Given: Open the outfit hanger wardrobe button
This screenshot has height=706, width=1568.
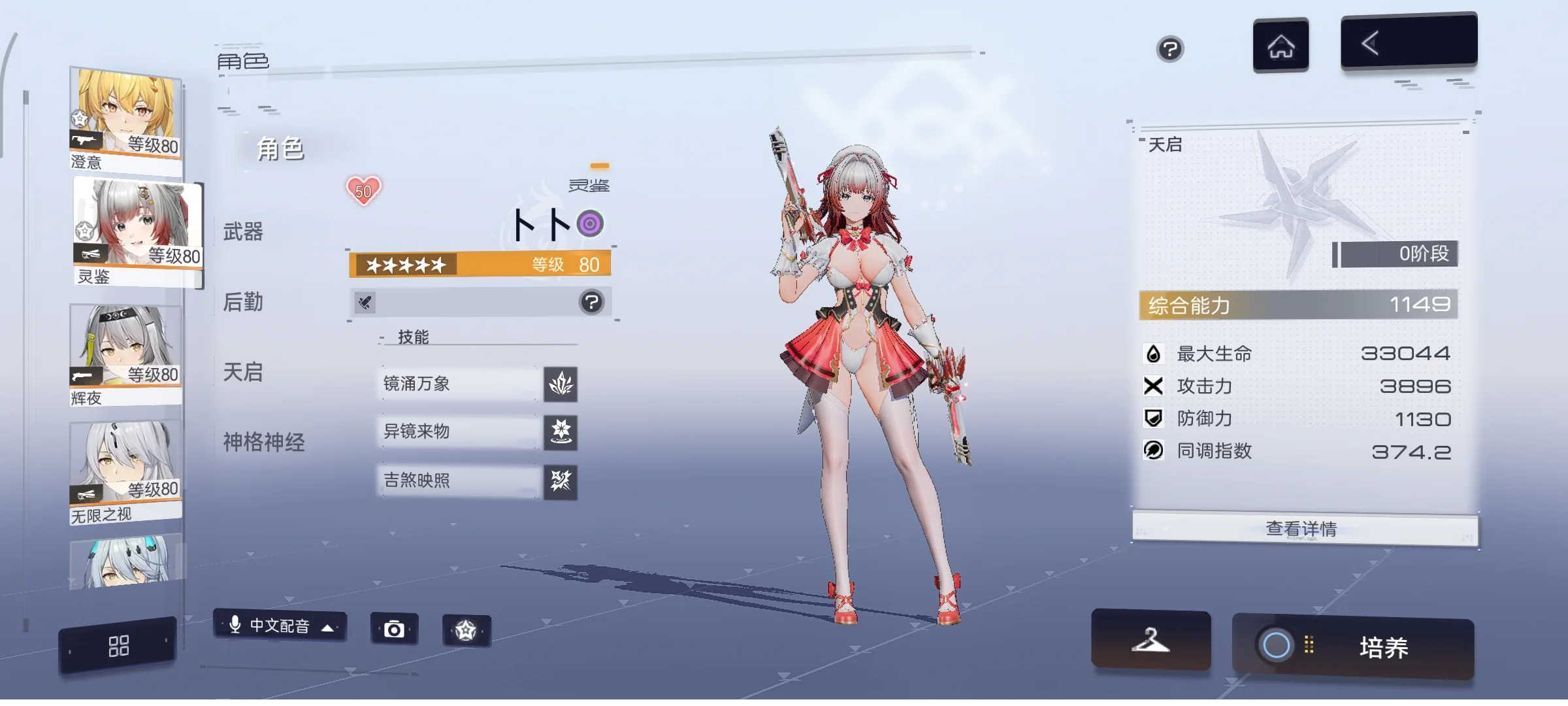Looking at the screenshot, I should click(1151, 641).
